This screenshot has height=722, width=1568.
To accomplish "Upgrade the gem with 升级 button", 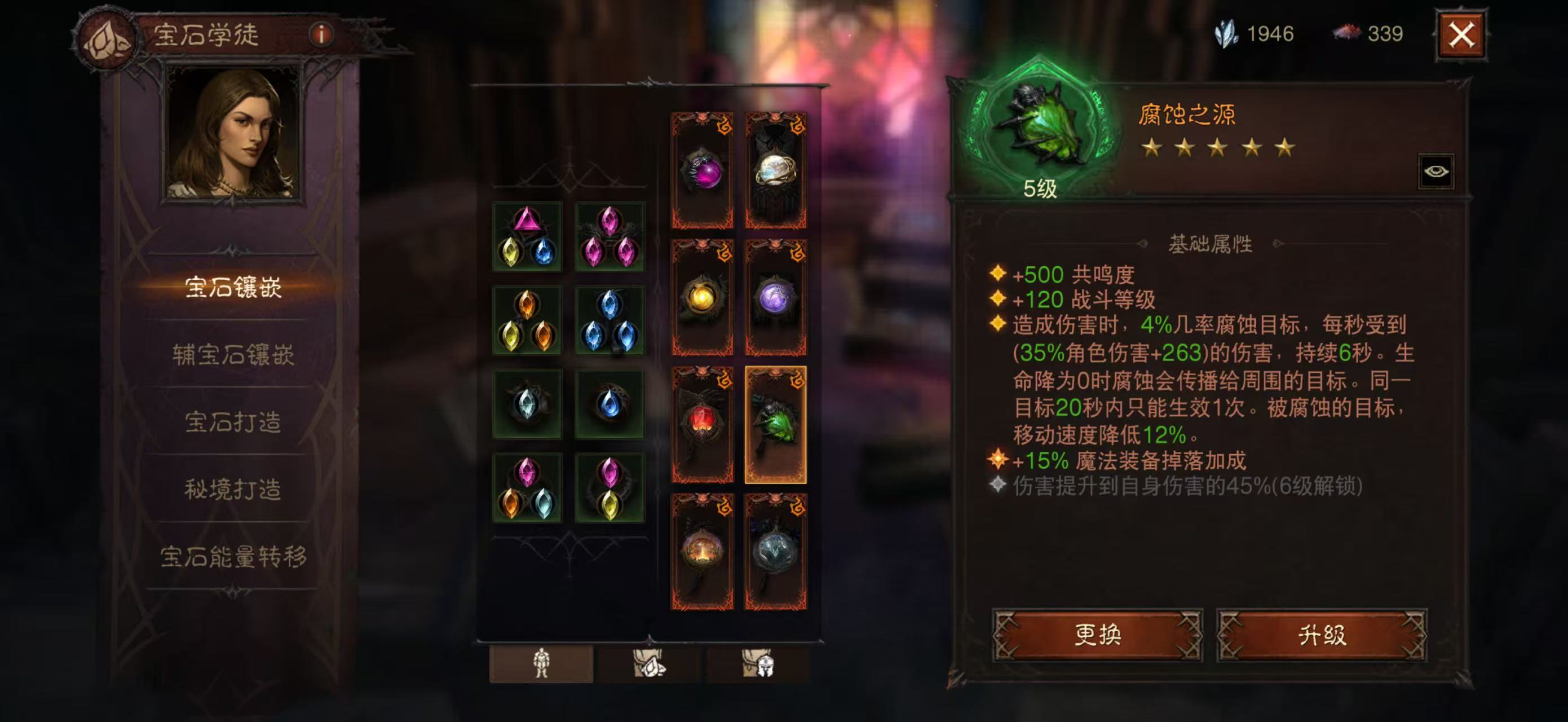I will click(1321, 635).
